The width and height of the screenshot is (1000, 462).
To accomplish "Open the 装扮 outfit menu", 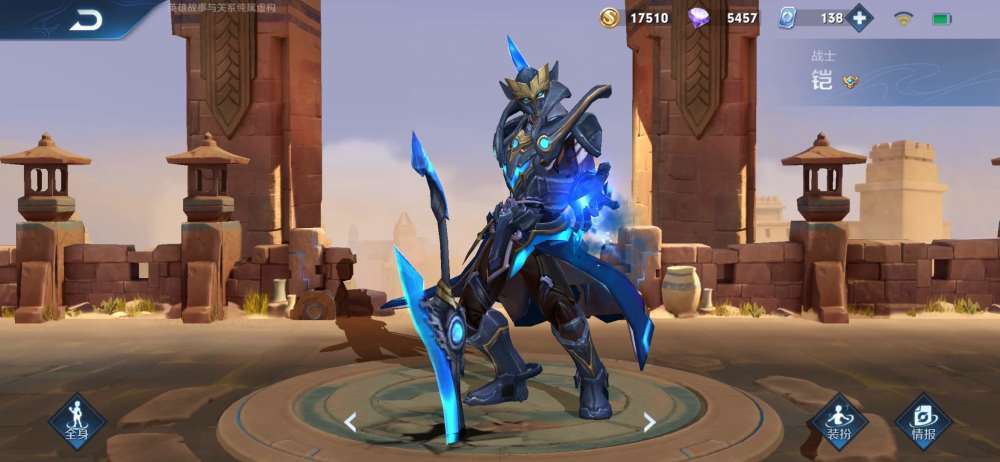I will [838, 420].
